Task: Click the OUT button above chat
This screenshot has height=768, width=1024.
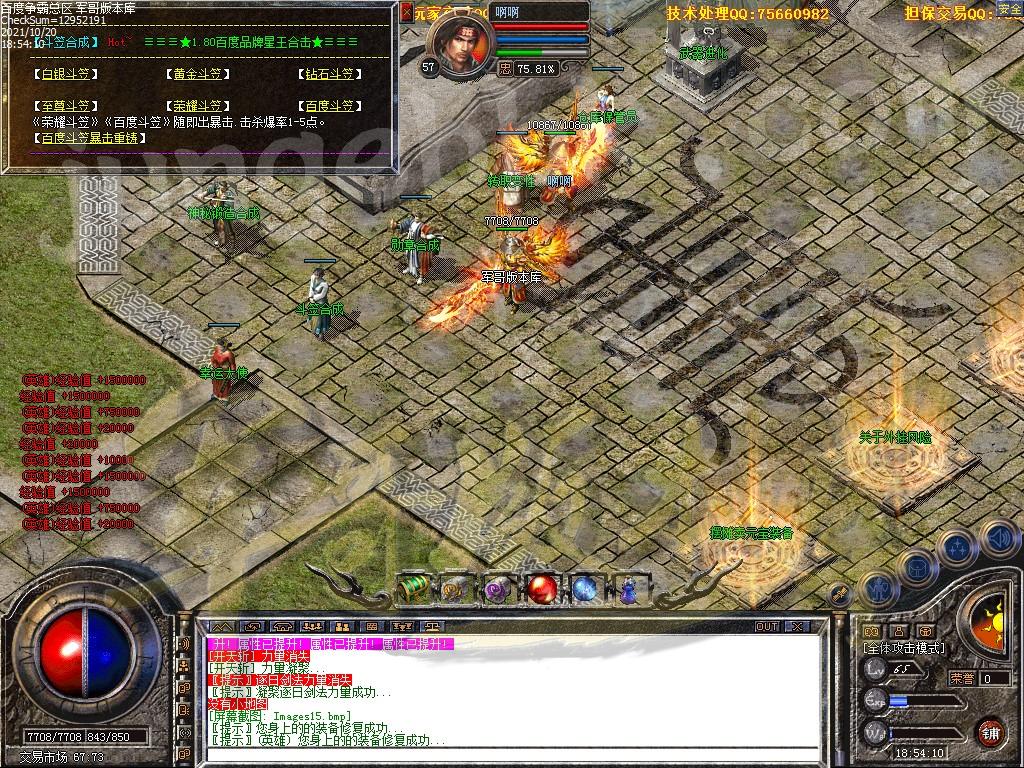Action: [766, 627]
